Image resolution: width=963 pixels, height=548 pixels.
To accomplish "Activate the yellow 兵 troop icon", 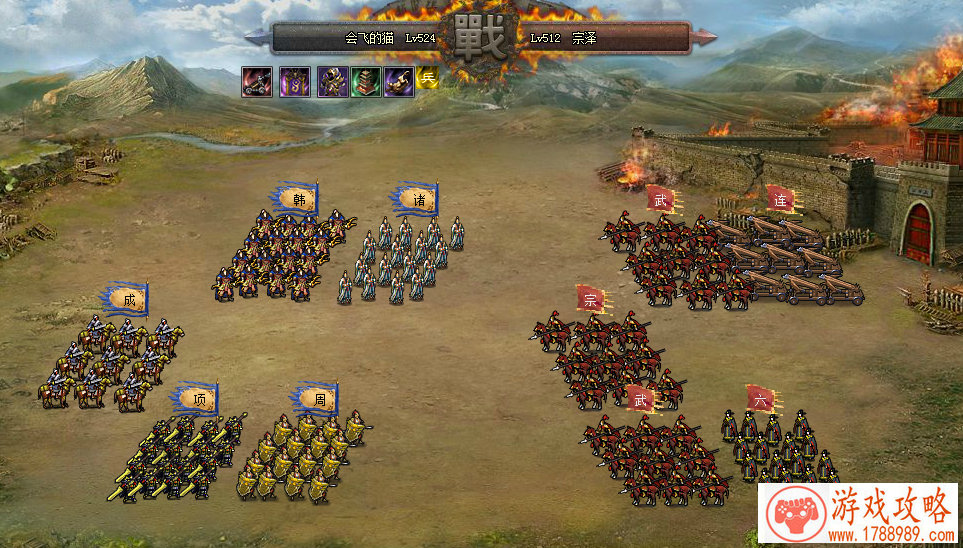I will coord(427,78).
